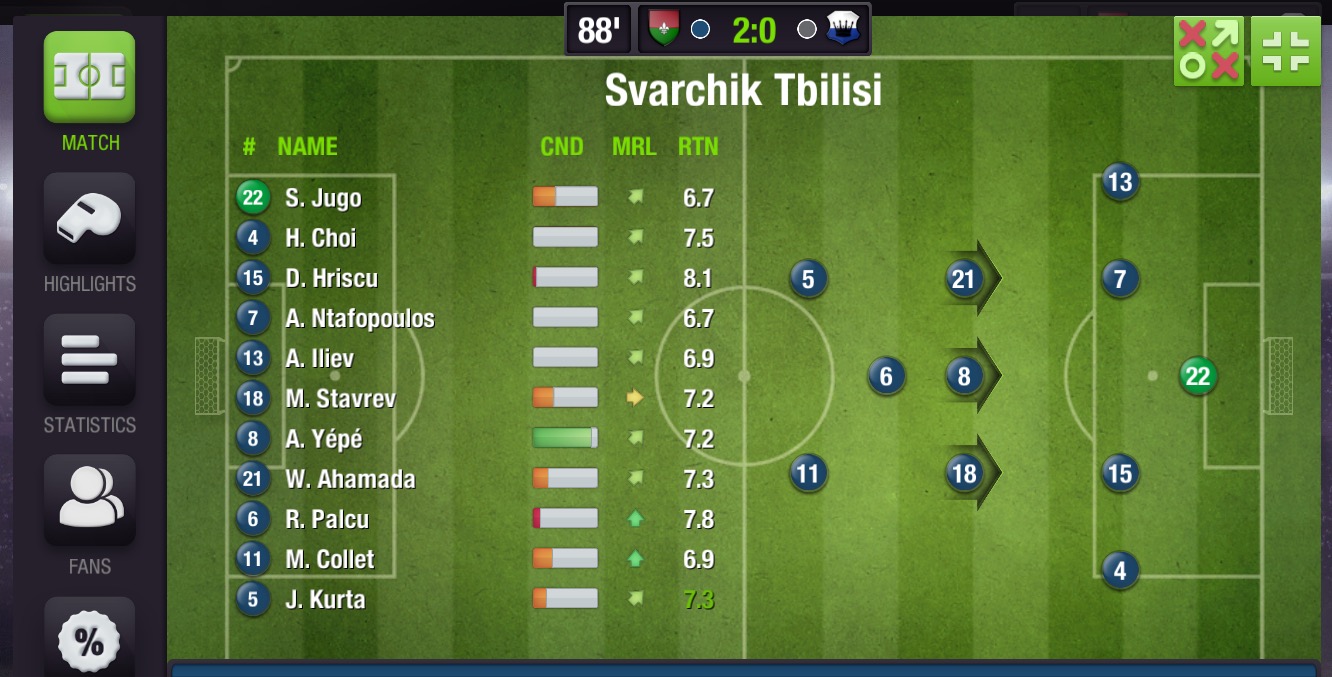Select H. Choi's row
The image size is (1332, 677).
[x=320, y=238]
